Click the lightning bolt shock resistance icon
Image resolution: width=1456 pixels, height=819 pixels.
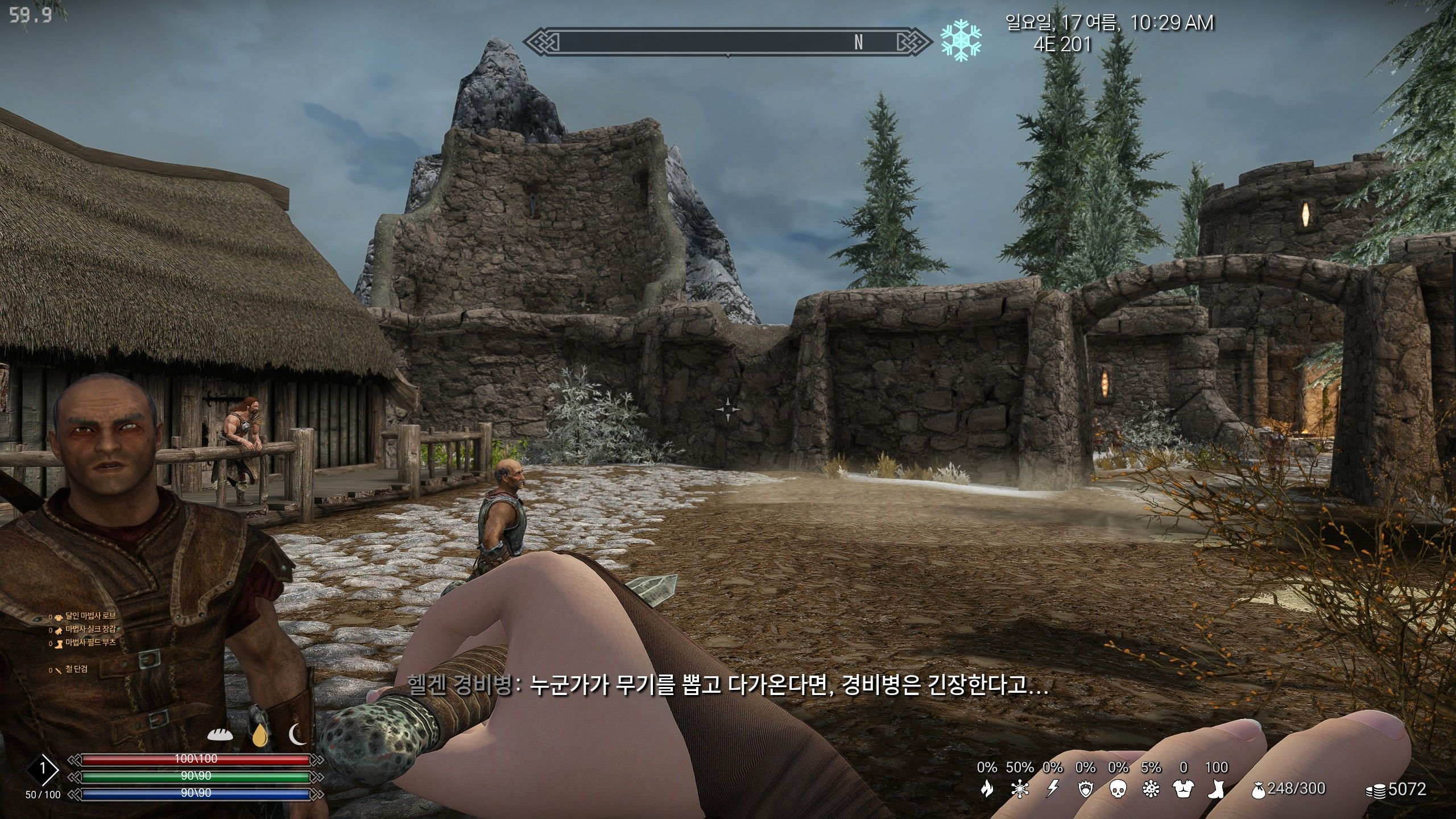coord(1053,788)
